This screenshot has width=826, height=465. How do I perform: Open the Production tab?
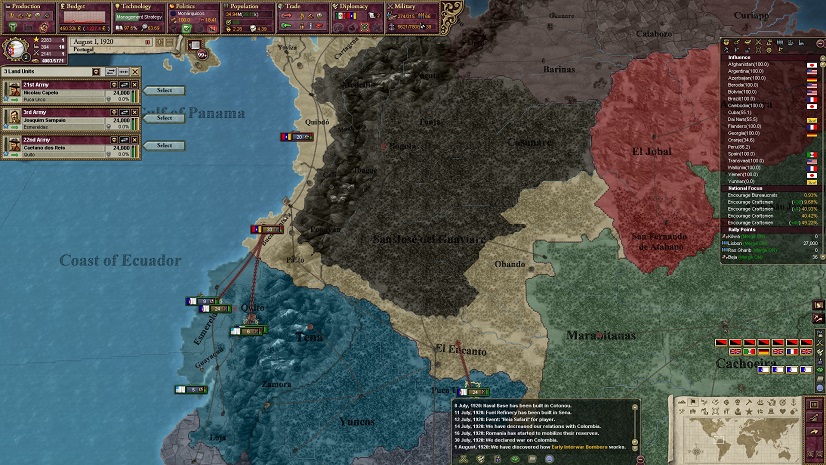[27, 6]
